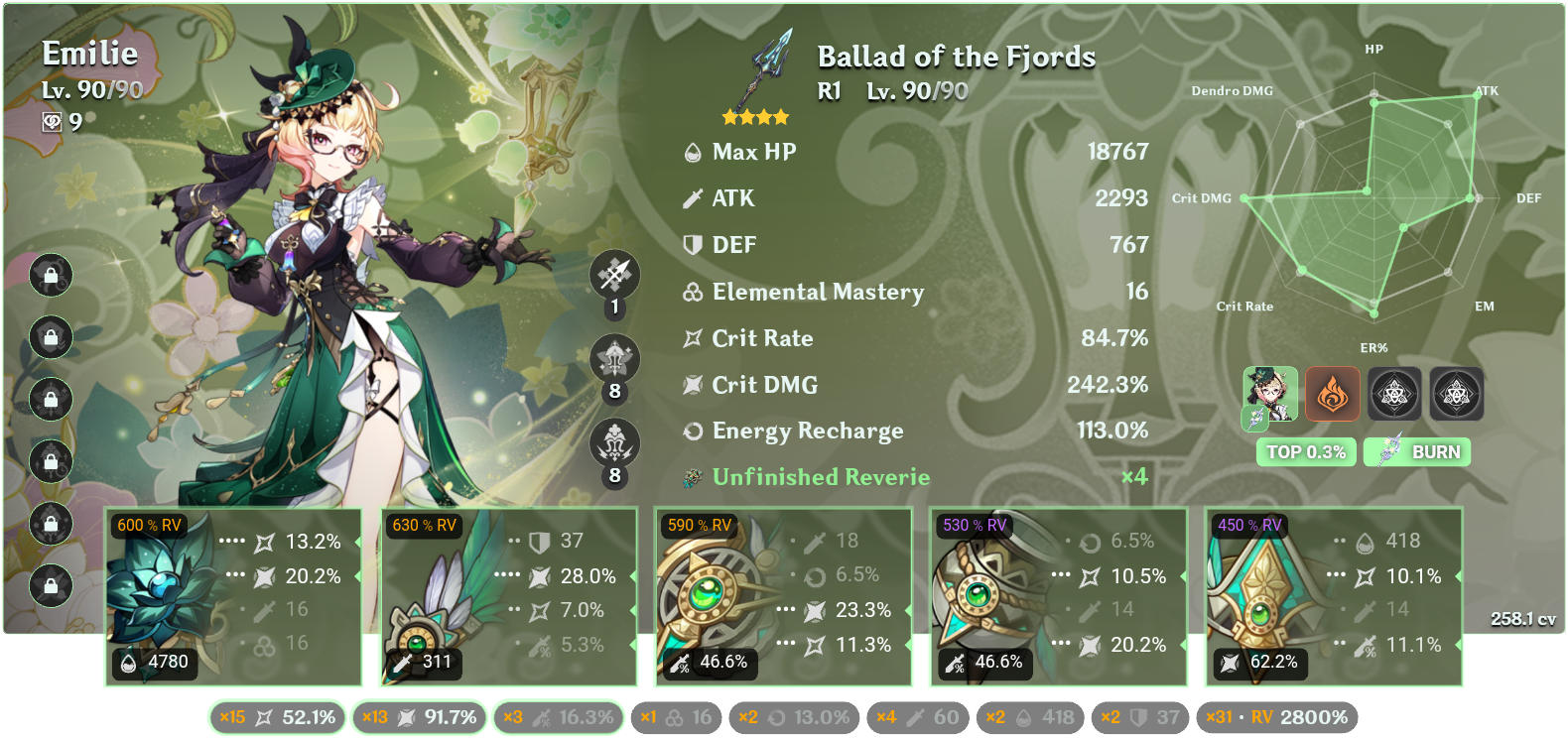The height and width of the screenshot is (741, 1568).
Task: Toggle the BURN reaction badge
Action: click(1417, 452)
